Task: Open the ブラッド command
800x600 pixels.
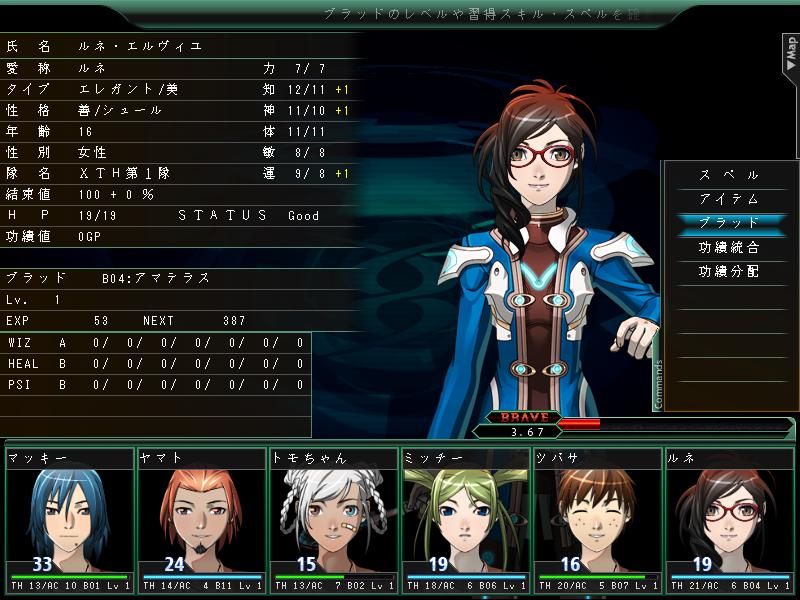Action: click(x=729, y=223)
